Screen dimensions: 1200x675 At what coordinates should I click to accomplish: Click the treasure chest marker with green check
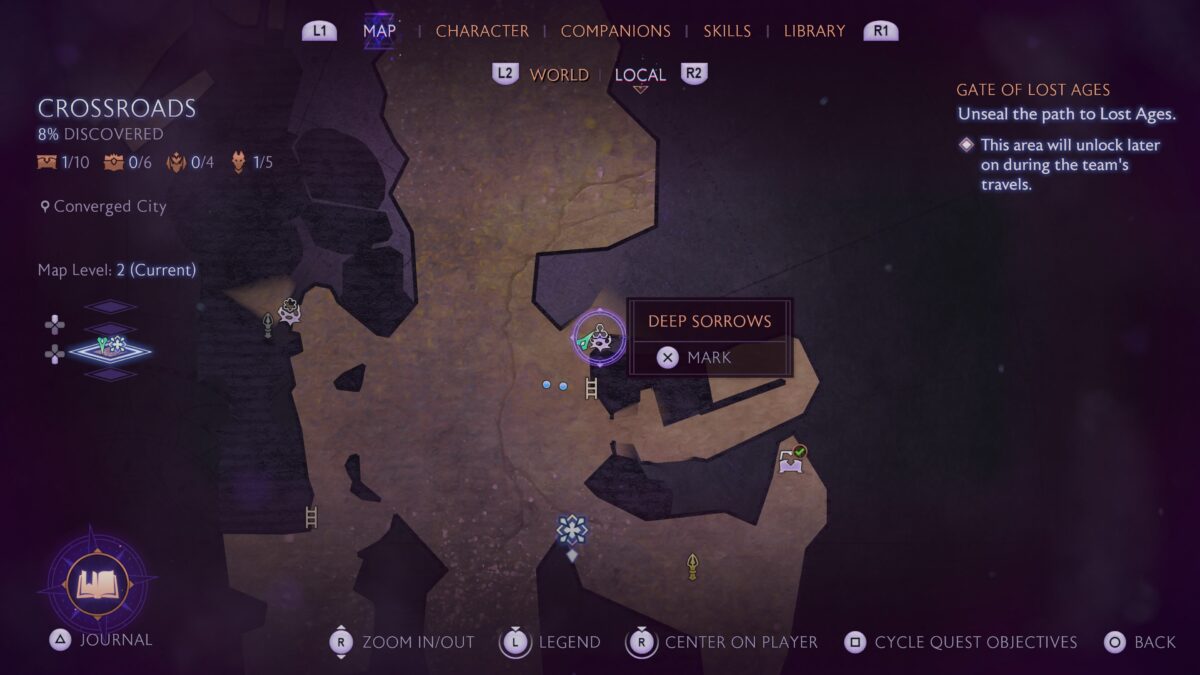(x=792, y=460)
